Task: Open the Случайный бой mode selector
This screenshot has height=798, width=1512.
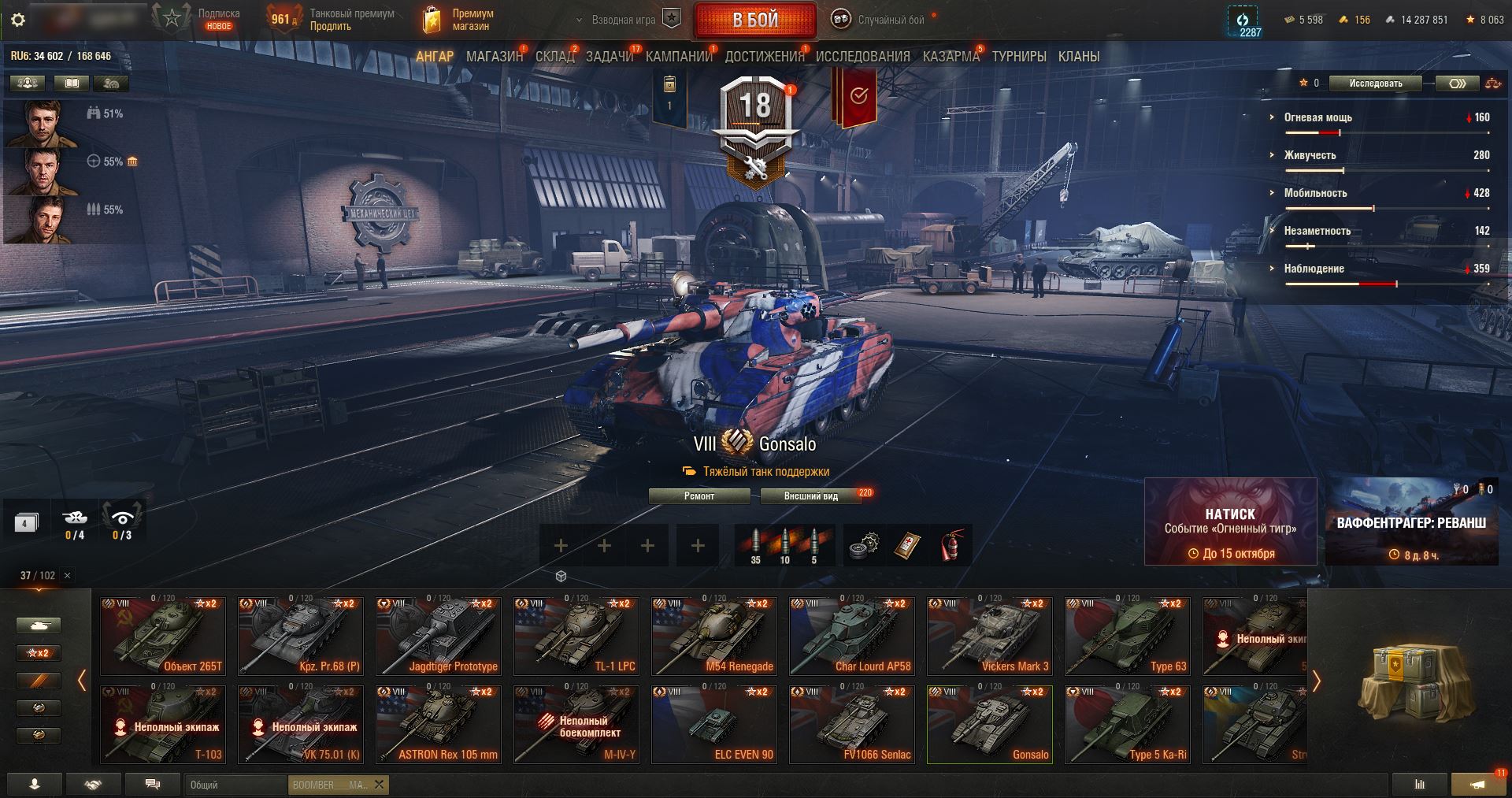Action: pos(882,20)
